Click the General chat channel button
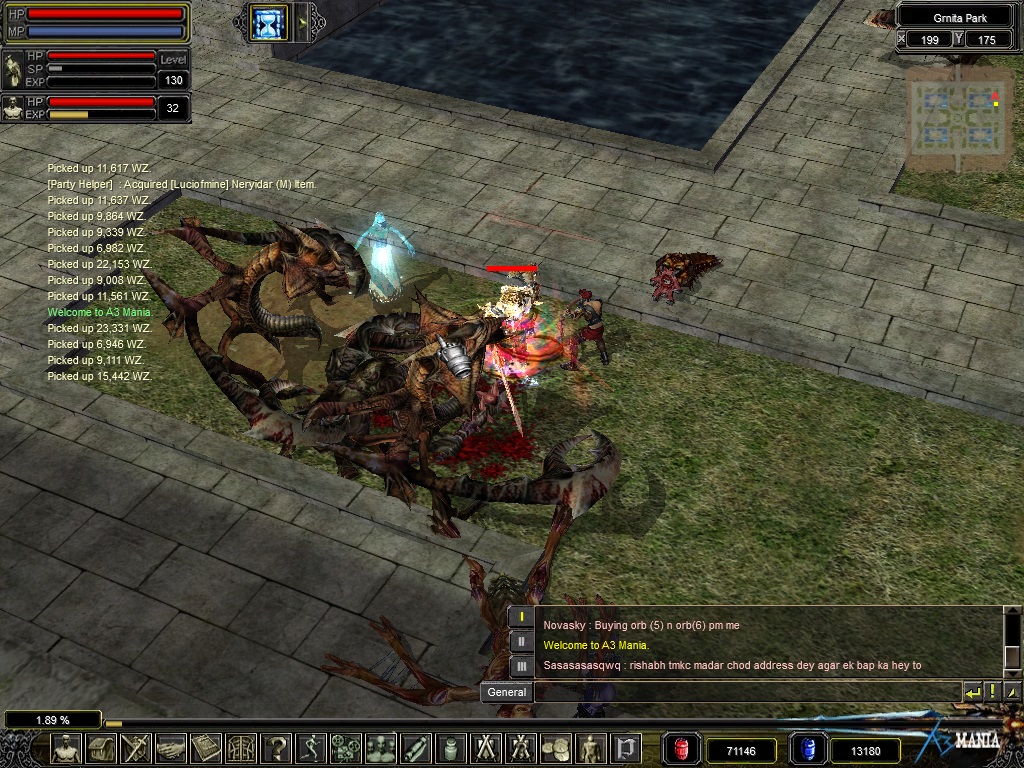The image size is (1024, 768). pyautogui.click(x=506, y=692)
